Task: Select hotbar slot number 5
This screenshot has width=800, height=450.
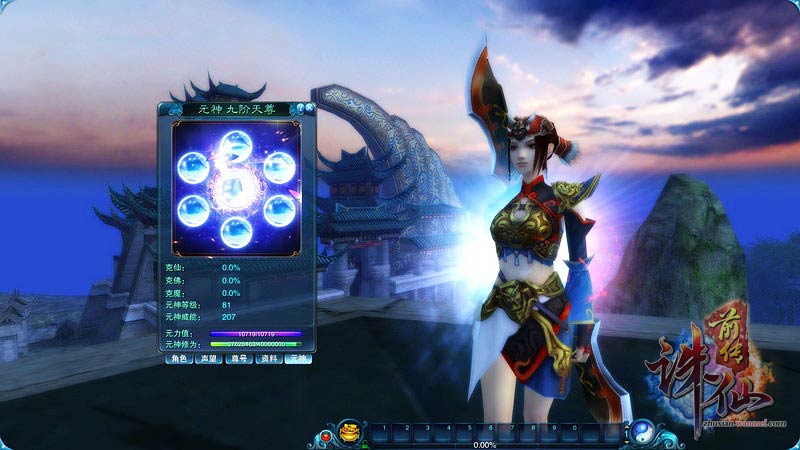Action: (468, 432)
